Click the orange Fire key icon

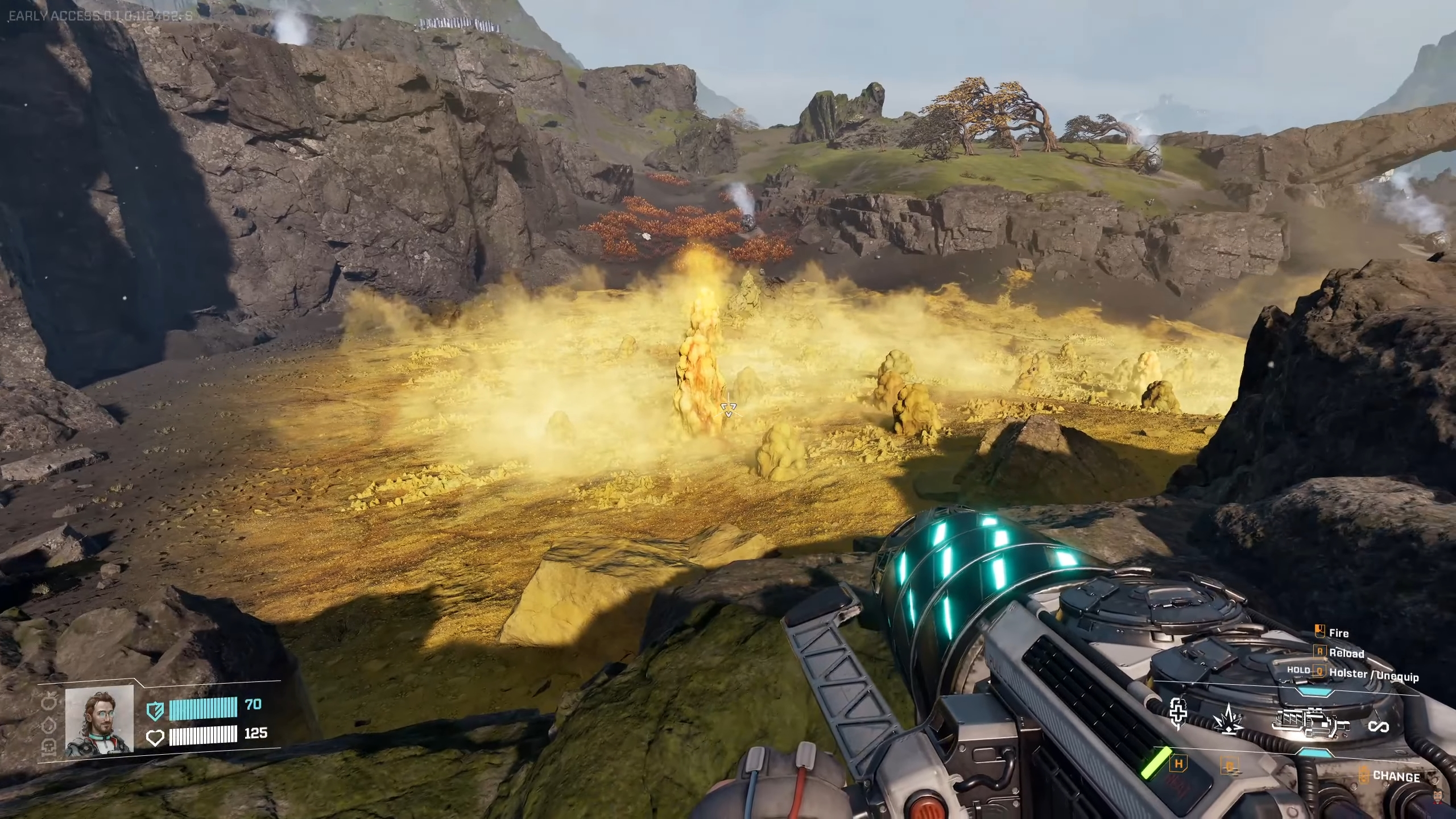tap(1320, 631)
